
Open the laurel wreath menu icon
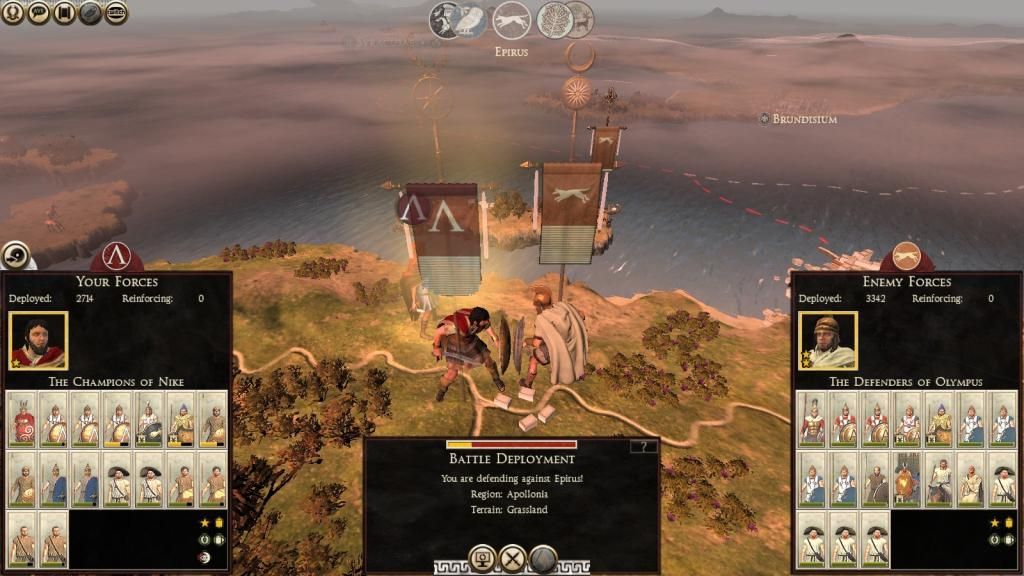pyautogui.click(x=13, y=13)
